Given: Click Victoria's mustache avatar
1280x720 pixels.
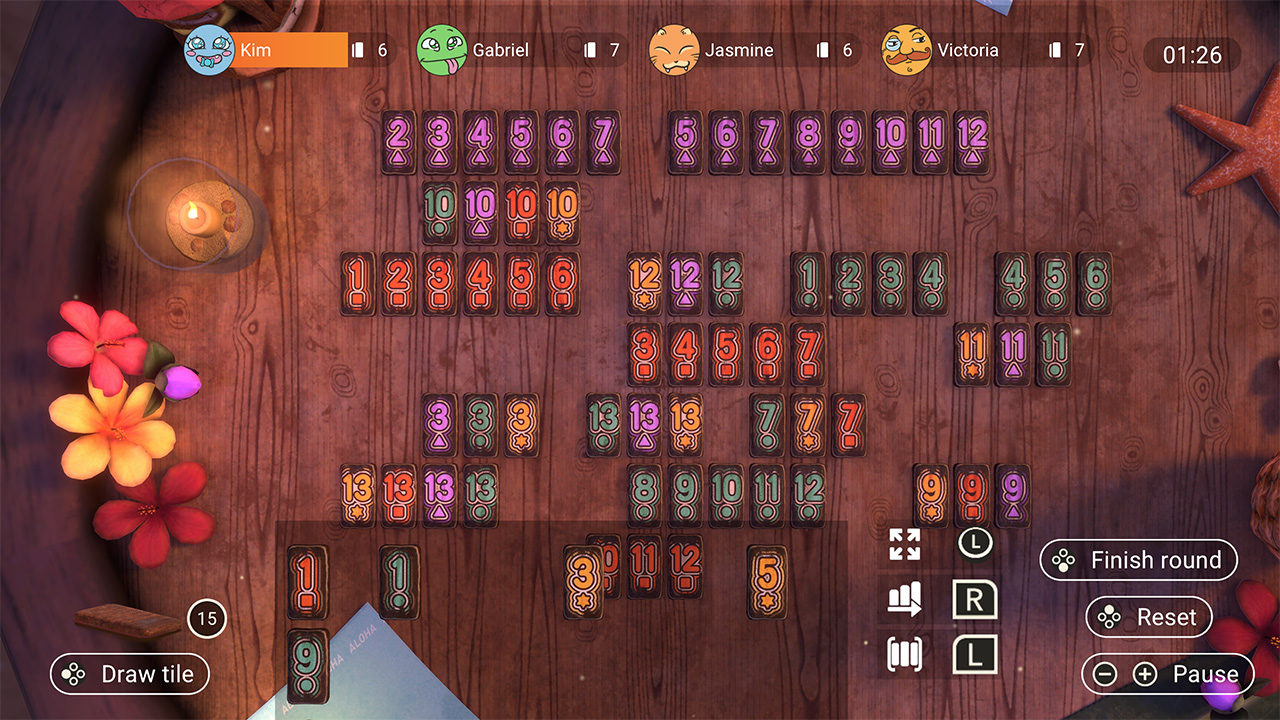Looking at the screenshot, I should click(x=907, y=48).
